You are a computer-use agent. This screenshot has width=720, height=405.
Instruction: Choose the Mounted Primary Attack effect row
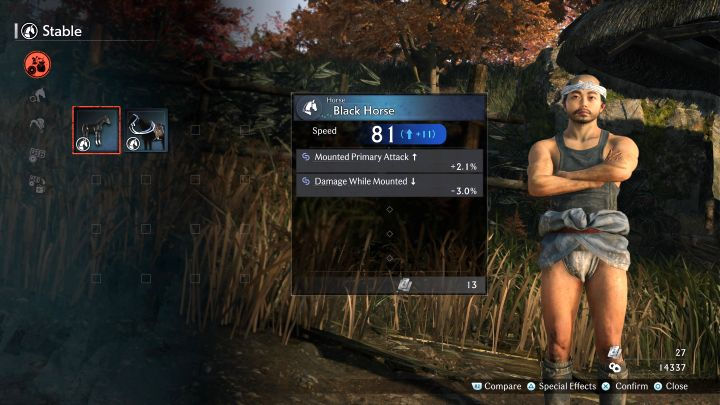(389, 158)
